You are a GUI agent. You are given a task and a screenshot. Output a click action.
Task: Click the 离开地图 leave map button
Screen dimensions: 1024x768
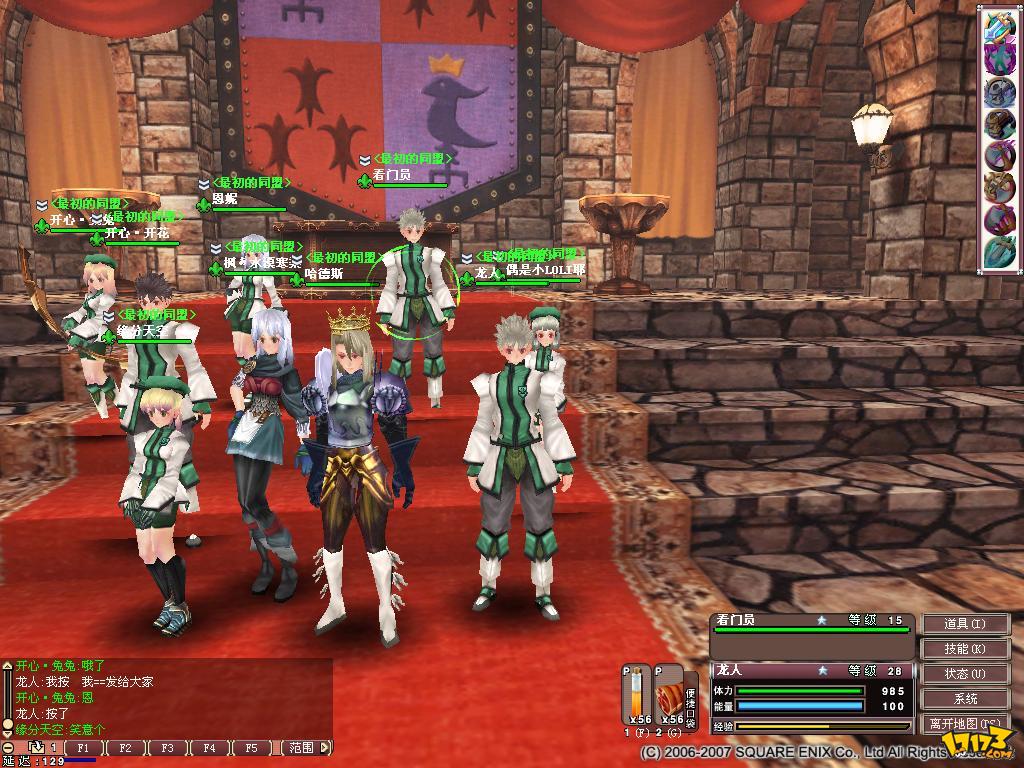point(965,724)
